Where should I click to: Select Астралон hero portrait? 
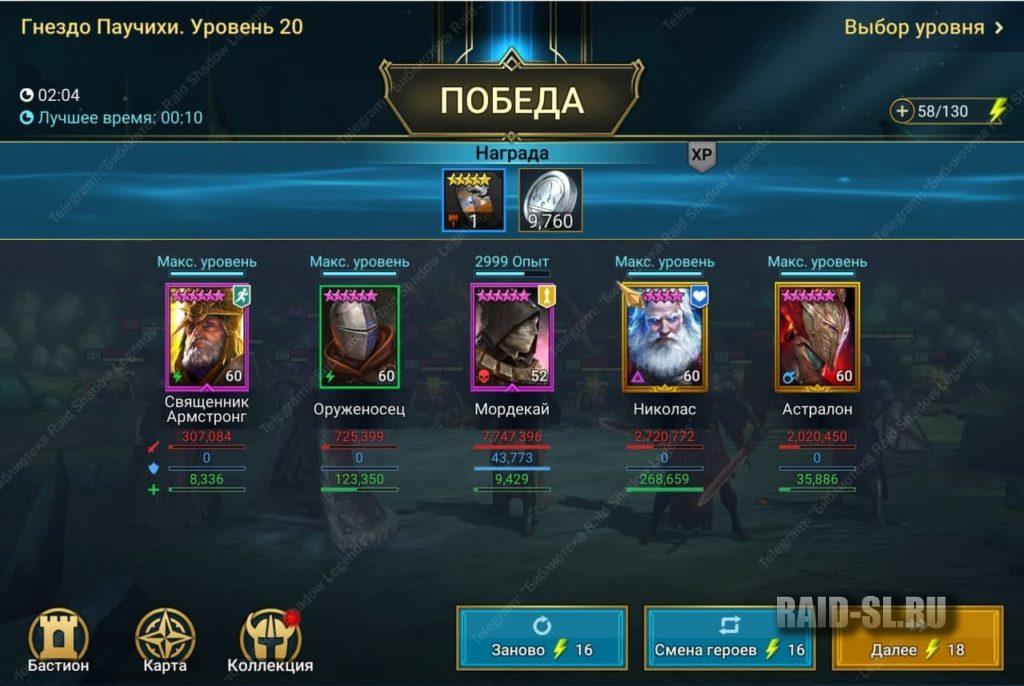pos(817,337)
